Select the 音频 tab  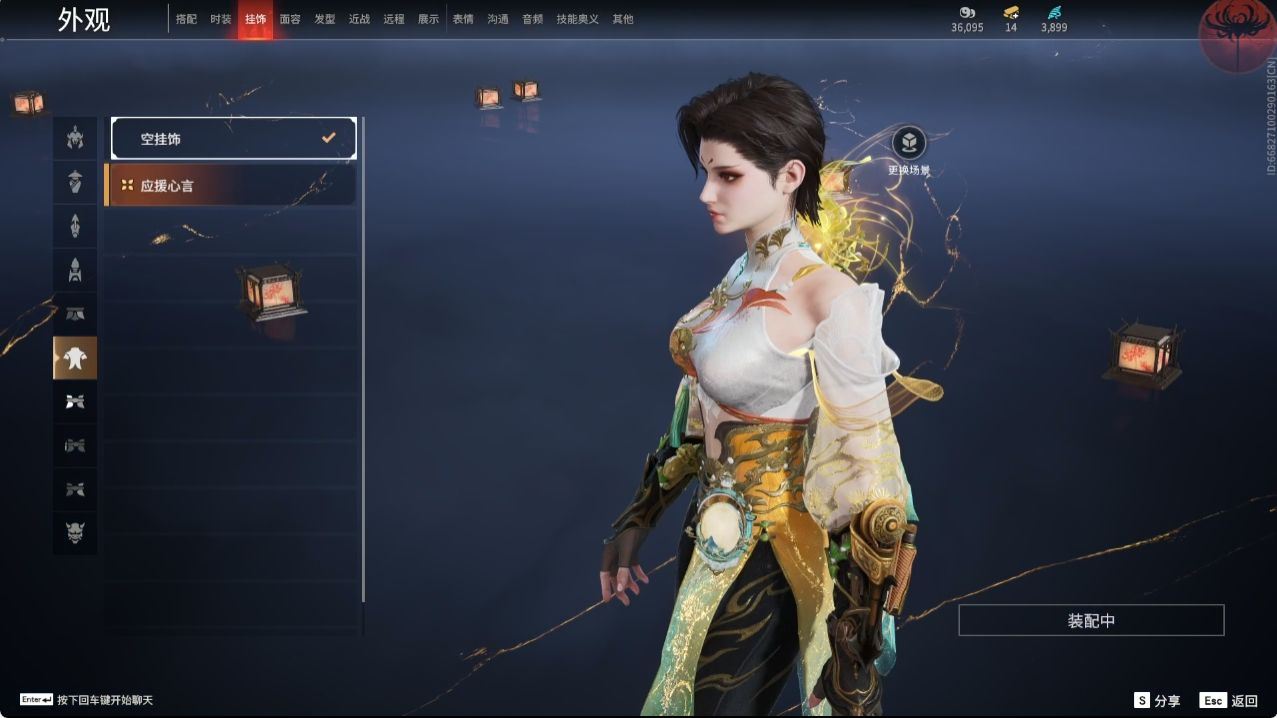(532, 19)
